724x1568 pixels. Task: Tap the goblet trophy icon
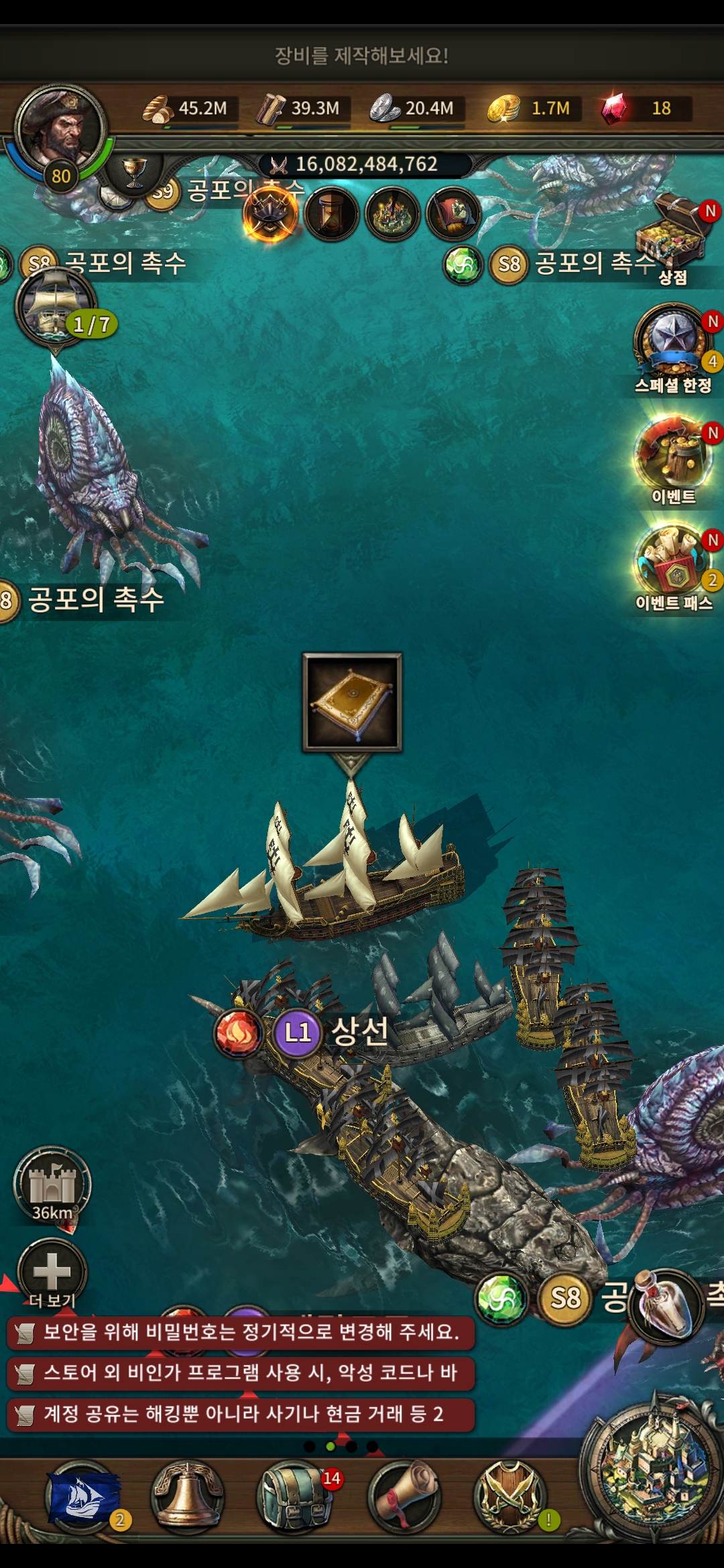[134, 172]
